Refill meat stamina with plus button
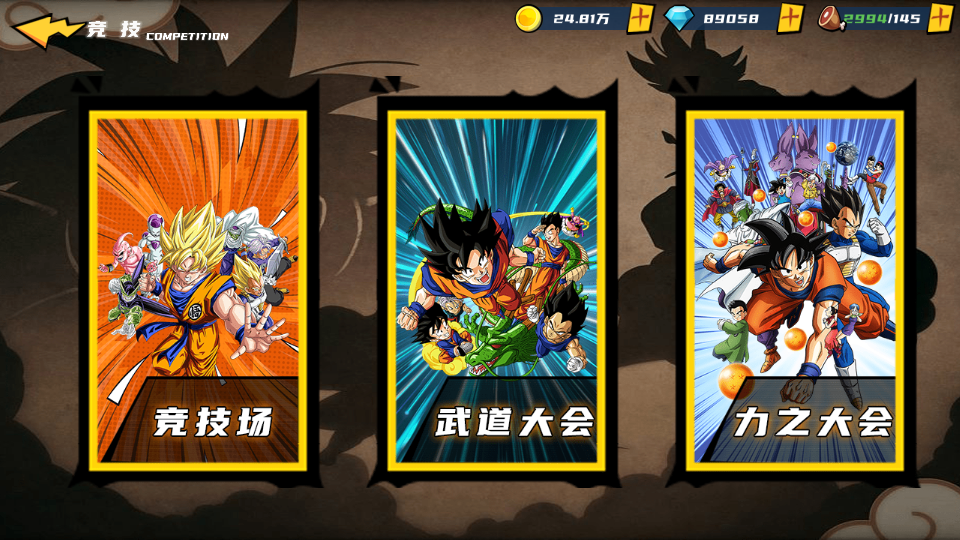Screen dimensions: 960x540 (x=940, y=18)
